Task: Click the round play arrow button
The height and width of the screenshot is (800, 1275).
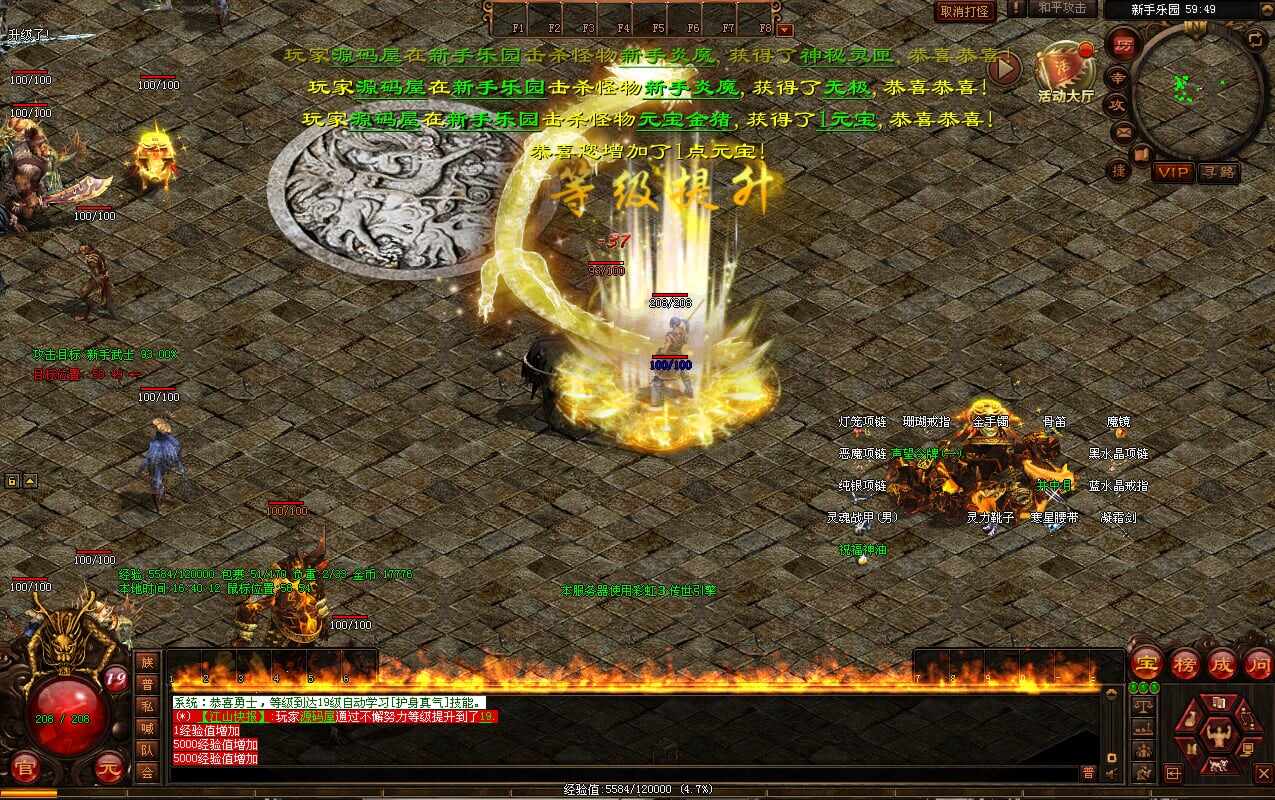Action: [1004, 68]
